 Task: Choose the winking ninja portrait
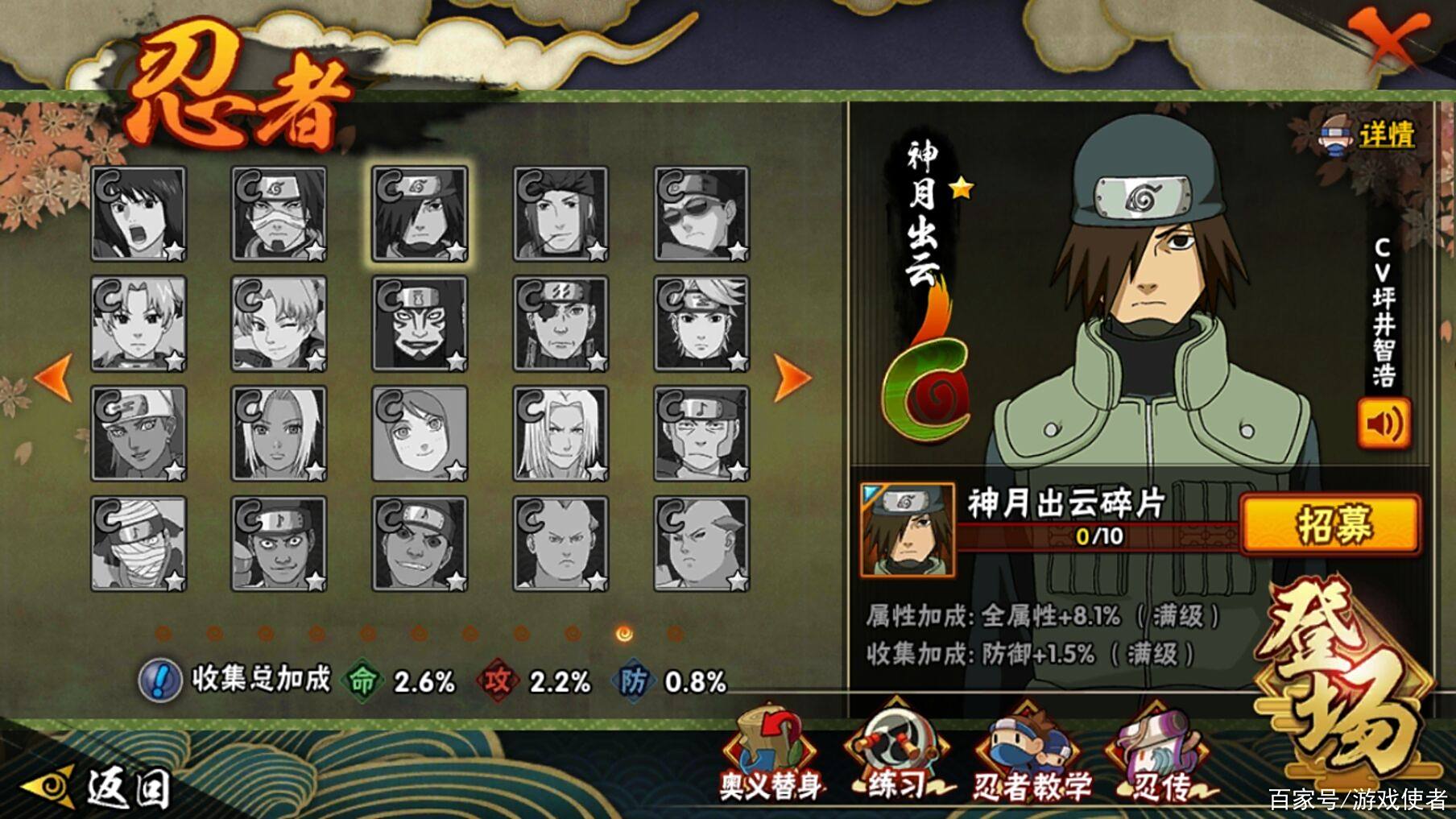(x=279, y=324)
